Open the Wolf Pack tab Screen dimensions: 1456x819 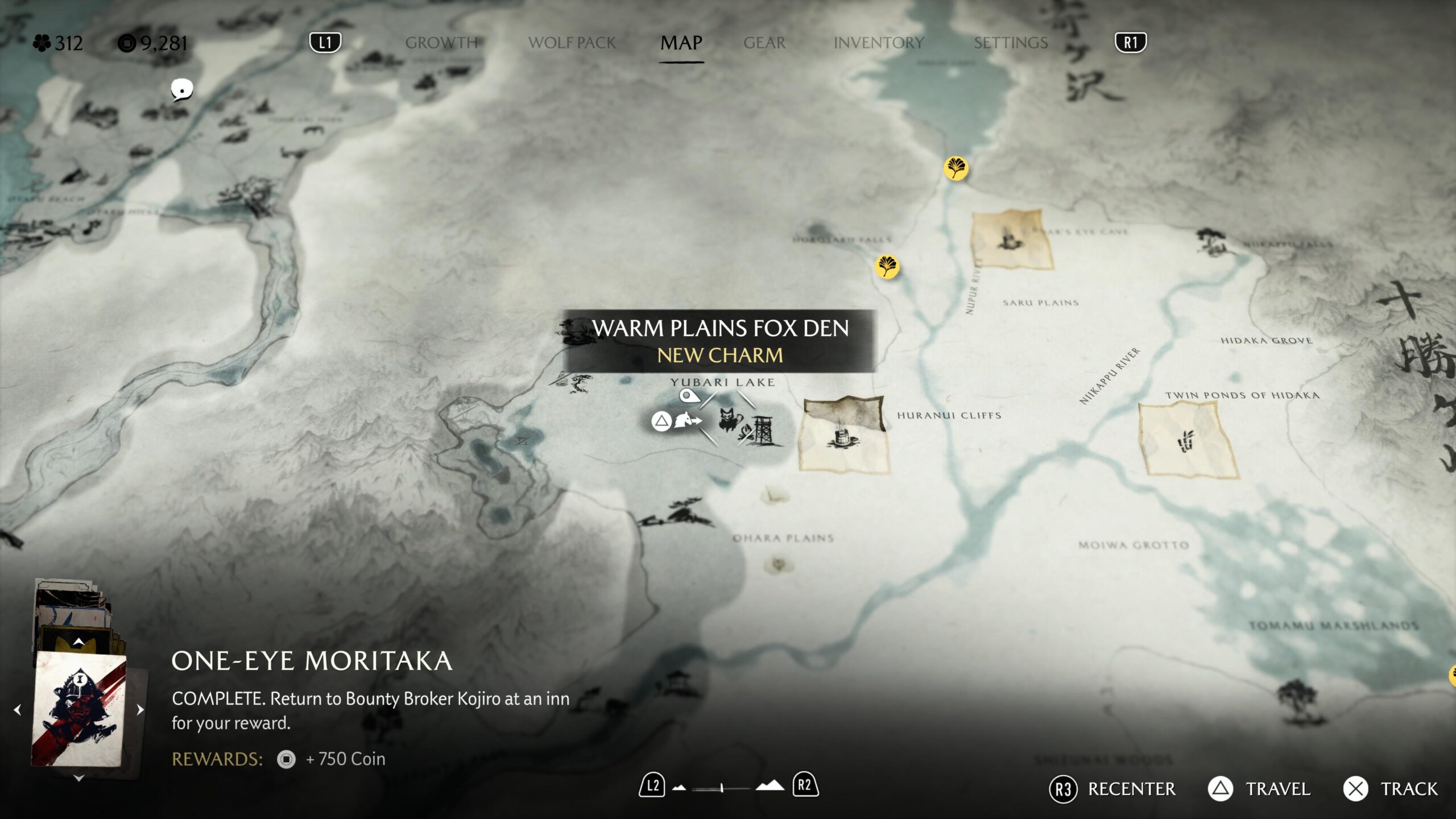pos(572,43)
